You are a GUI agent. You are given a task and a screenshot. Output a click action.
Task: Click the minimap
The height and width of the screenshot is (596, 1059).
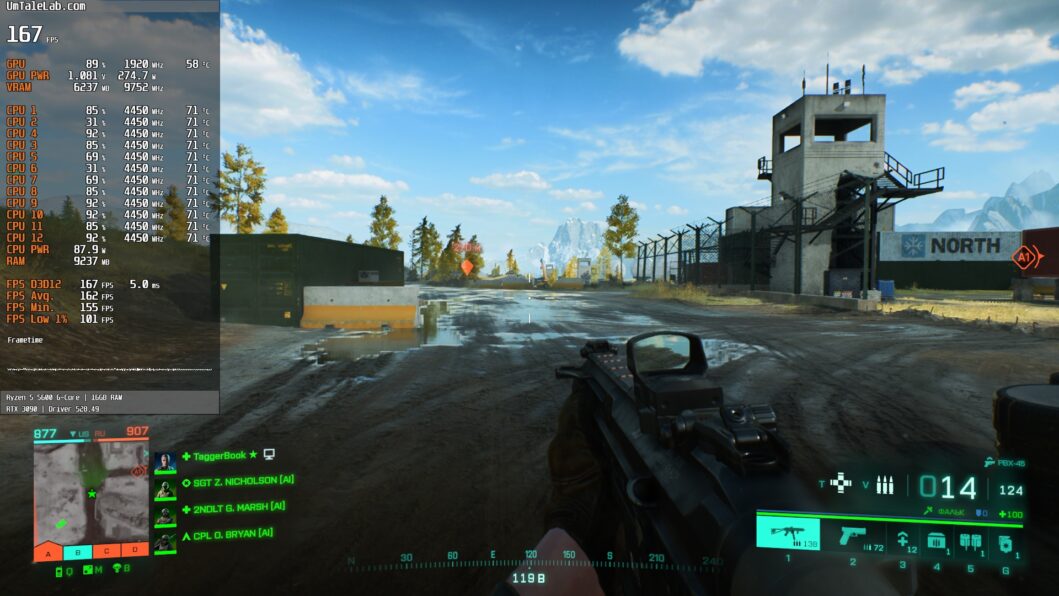click(91, 489)
